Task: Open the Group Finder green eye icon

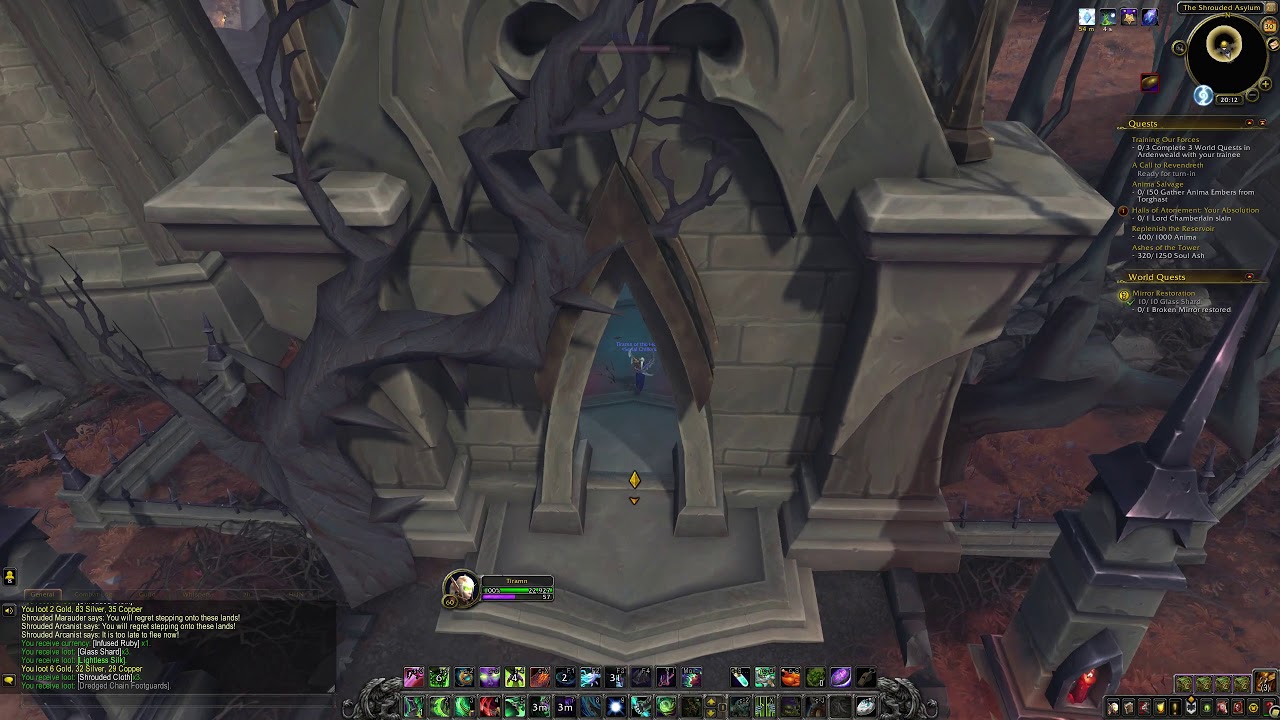Action: [x=1206, y=707]
